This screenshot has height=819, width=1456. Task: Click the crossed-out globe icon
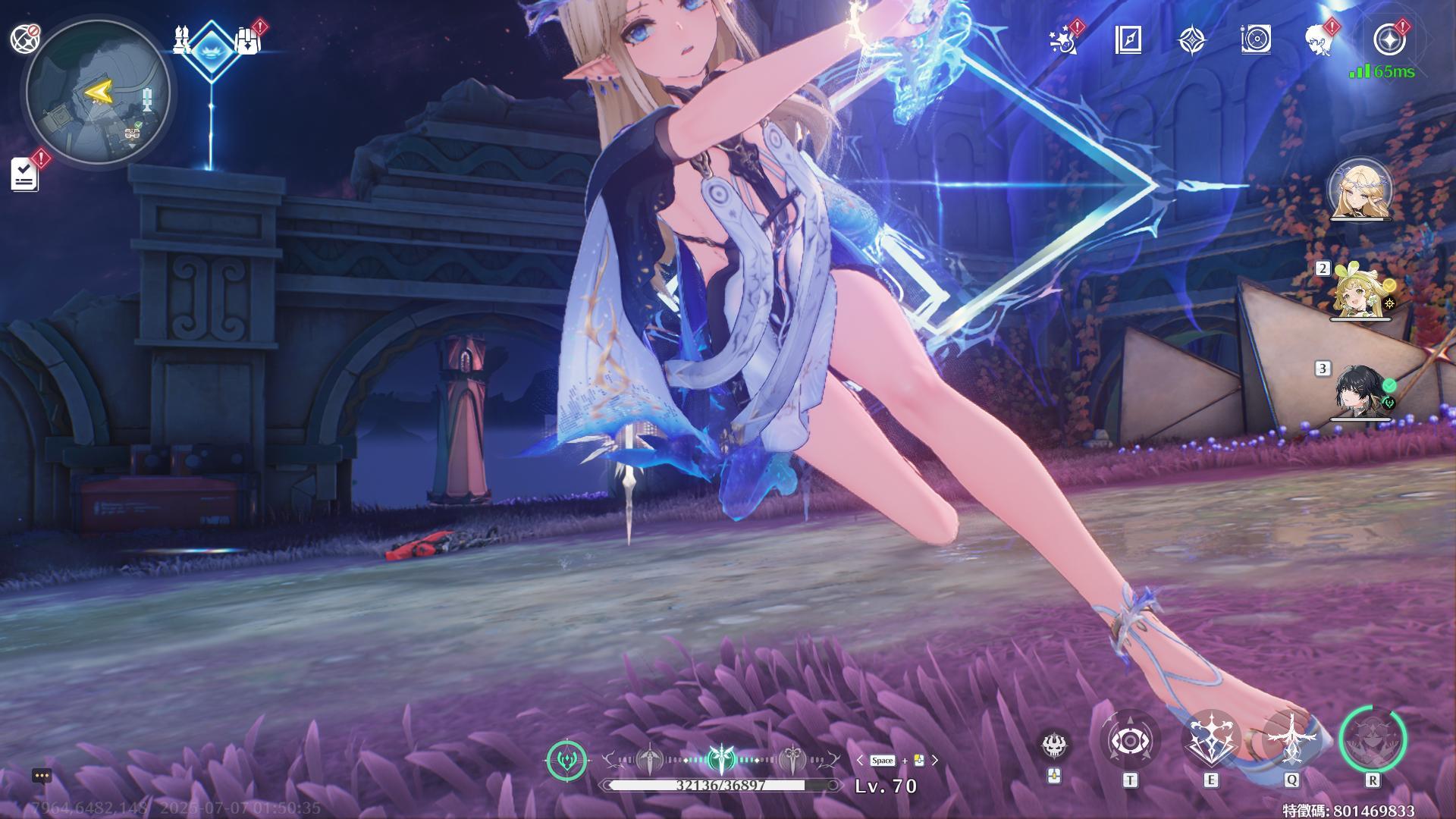(25, 38)
